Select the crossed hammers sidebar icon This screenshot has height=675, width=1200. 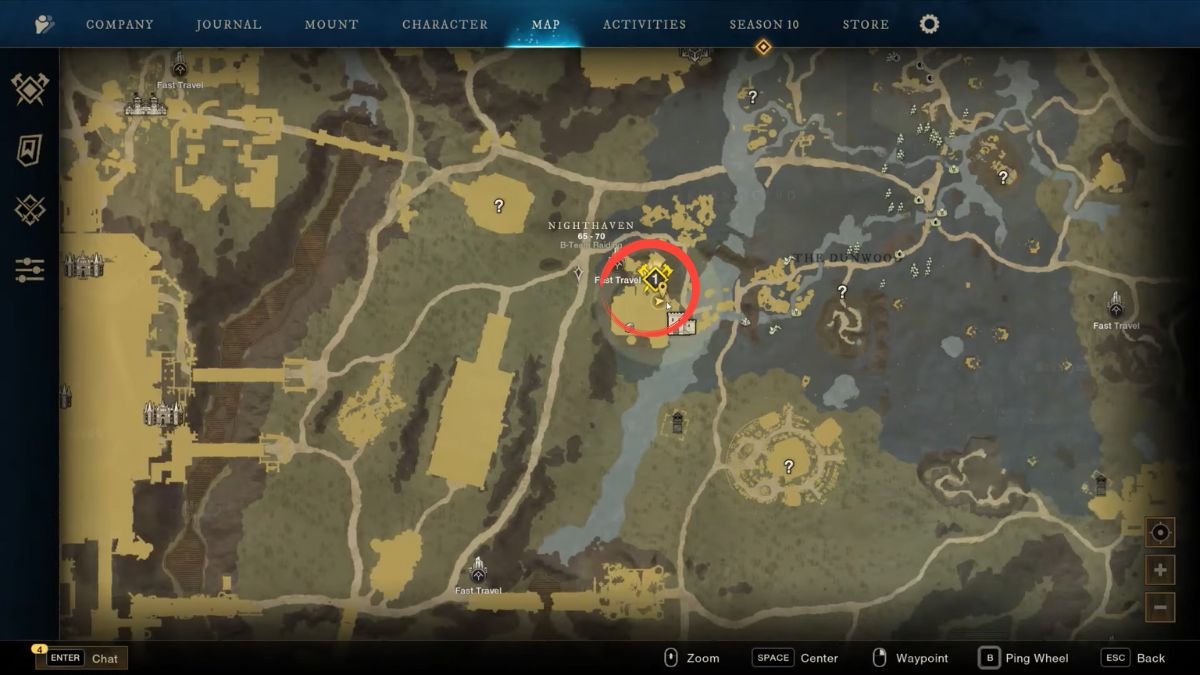(30, 90)
